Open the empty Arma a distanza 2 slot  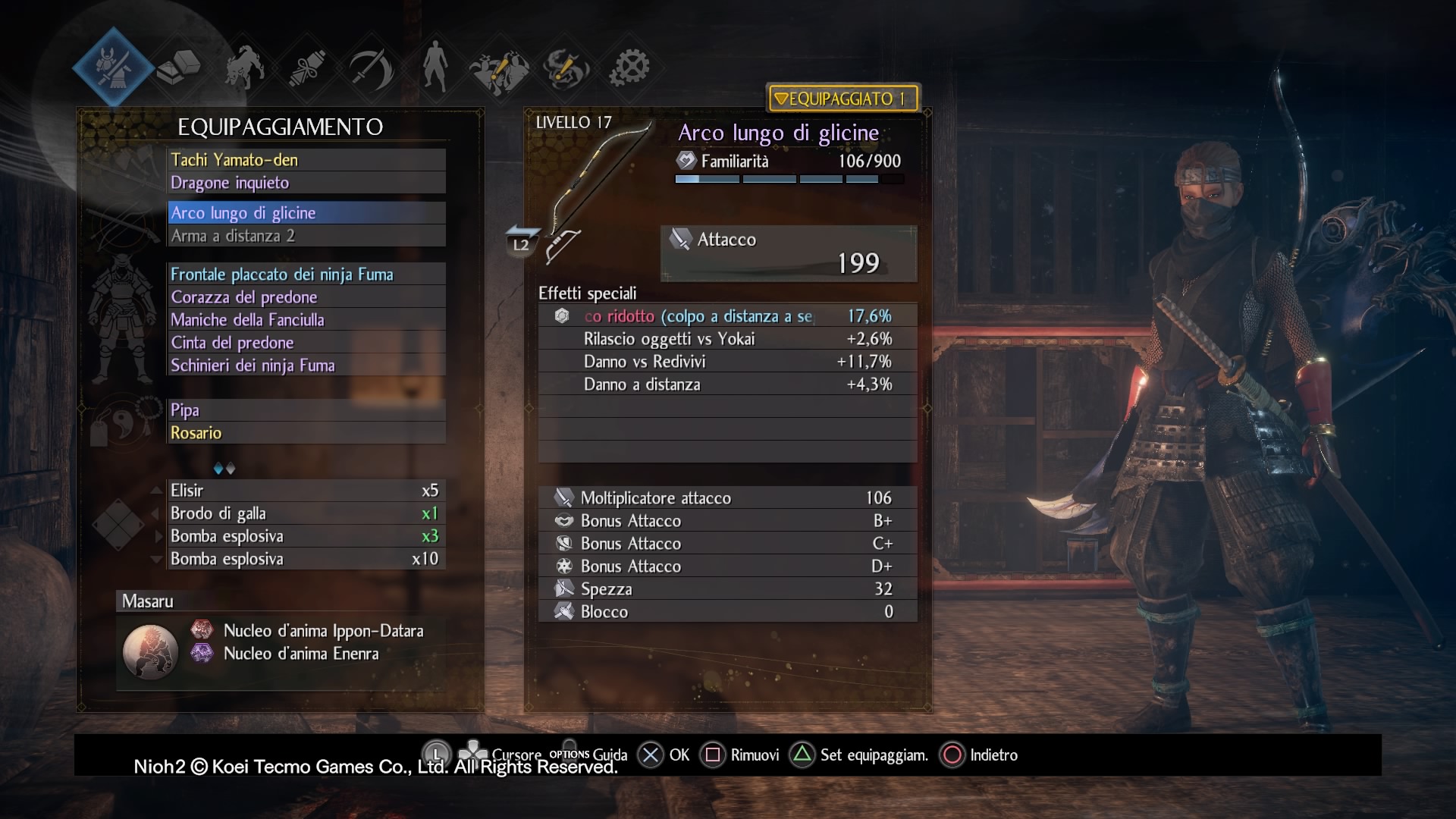tap(306, 236)
